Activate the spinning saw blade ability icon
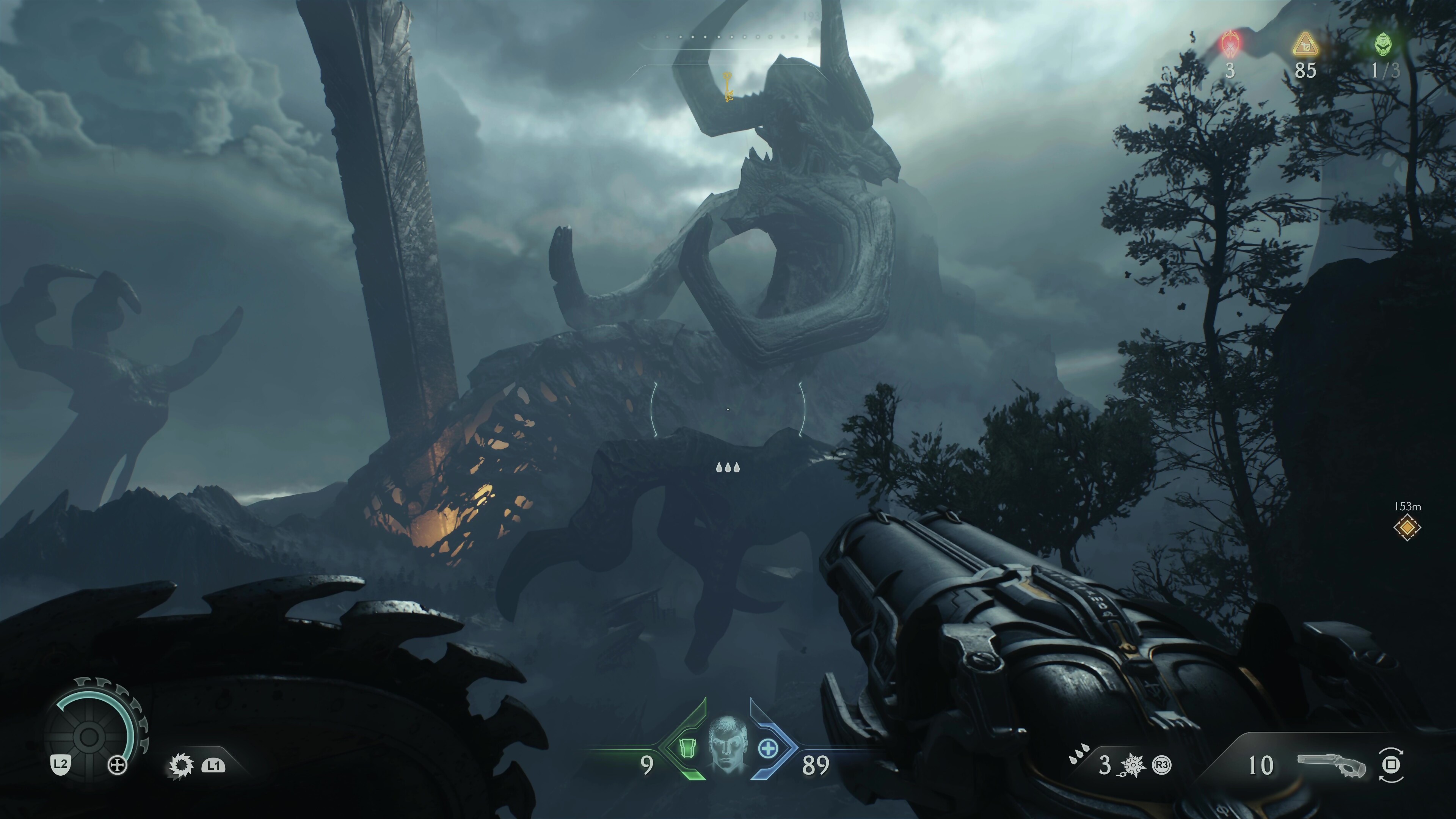 click(x=182, y=765)
